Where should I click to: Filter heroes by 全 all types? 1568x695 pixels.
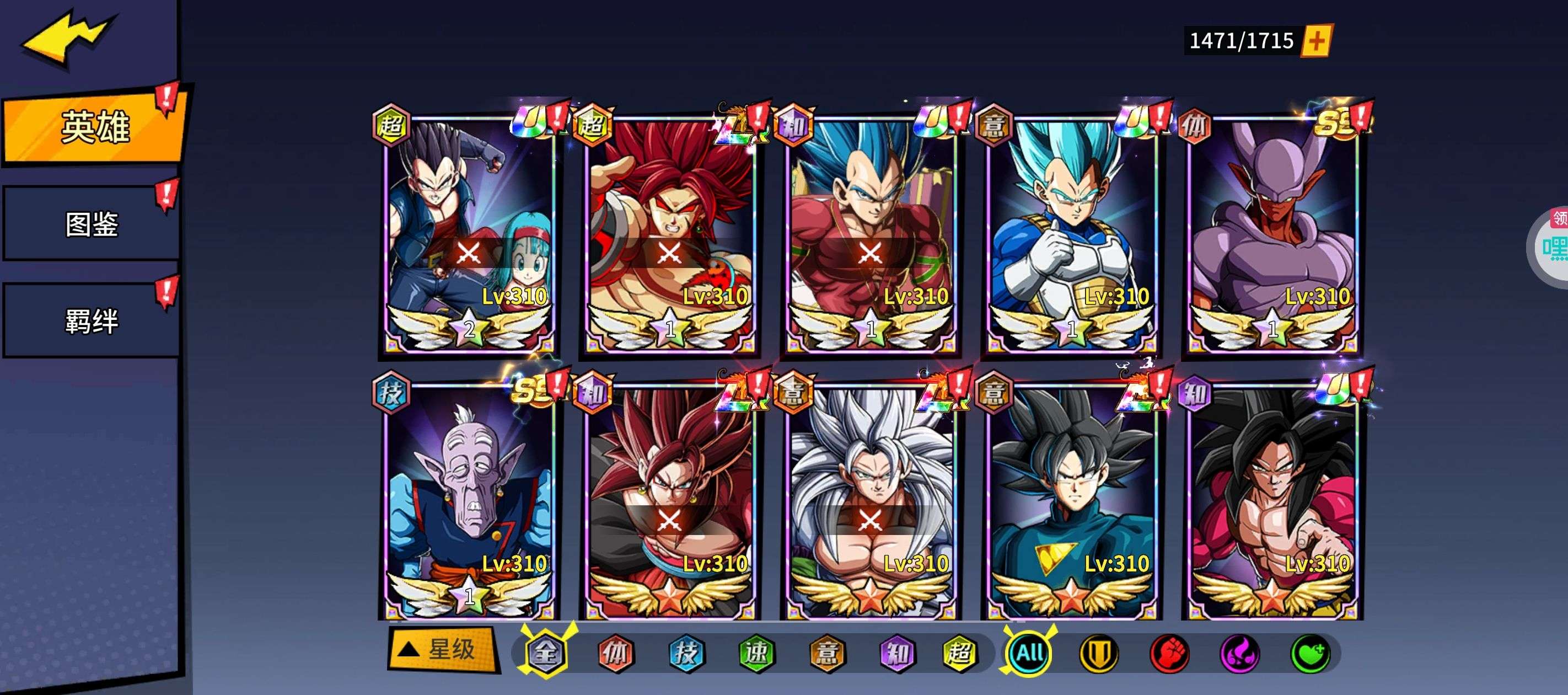[545, 653]
